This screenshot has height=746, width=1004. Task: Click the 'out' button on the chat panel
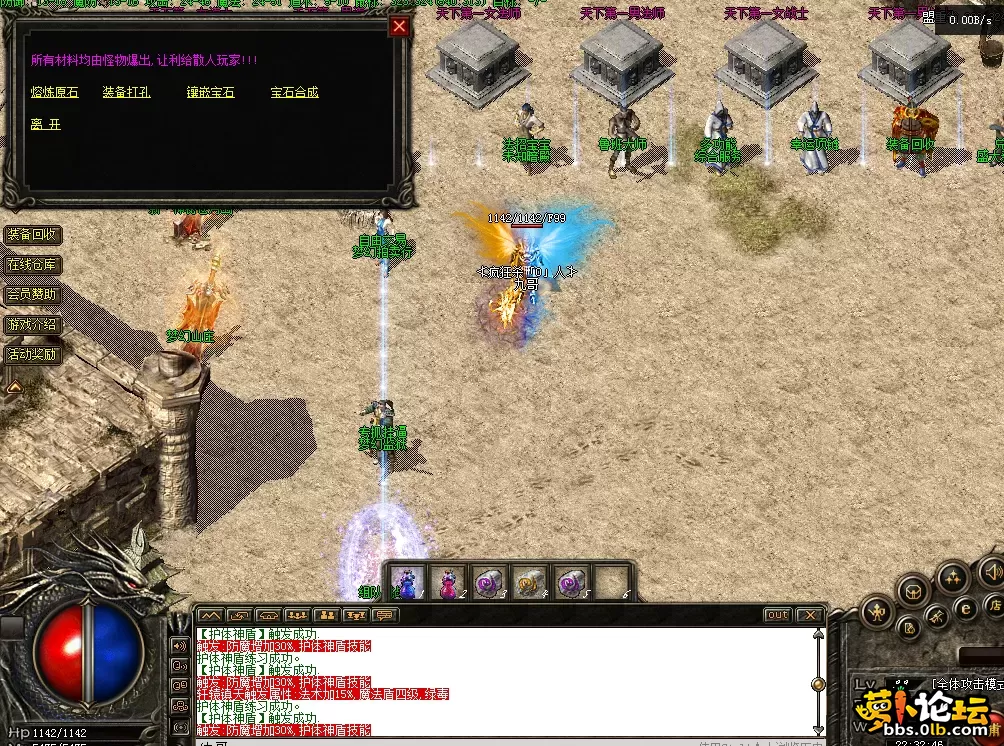pos(776,615)
